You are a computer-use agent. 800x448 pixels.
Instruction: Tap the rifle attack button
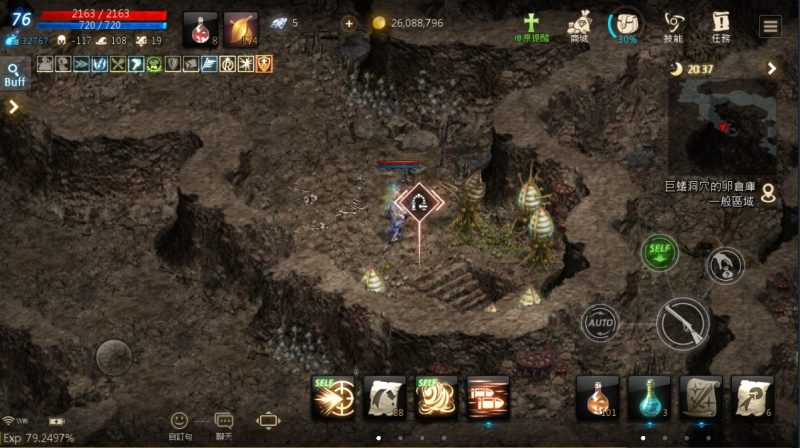click(683, 323)
